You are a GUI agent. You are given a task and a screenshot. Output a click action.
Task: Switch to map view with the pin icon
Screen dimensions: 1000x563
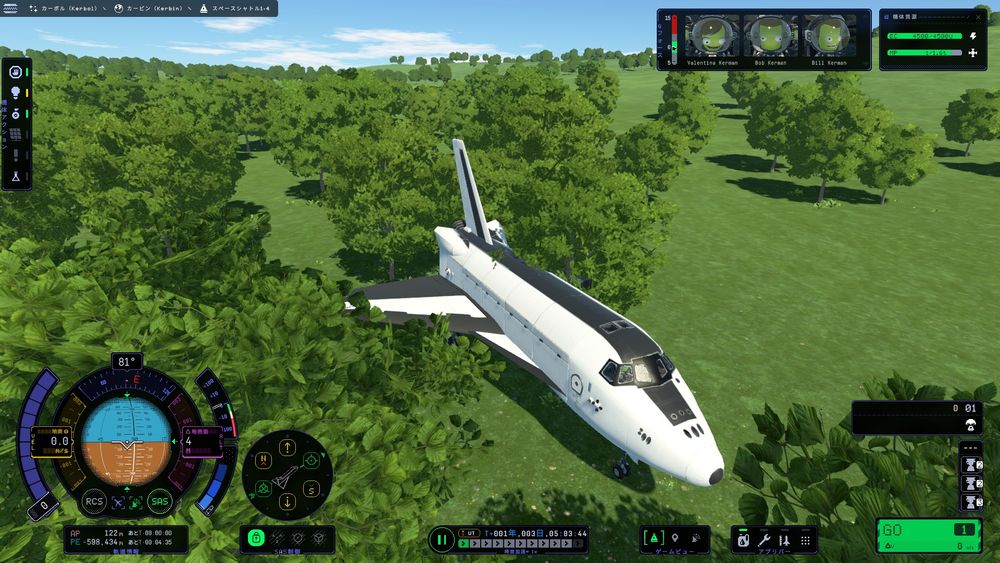pos(675,539)
